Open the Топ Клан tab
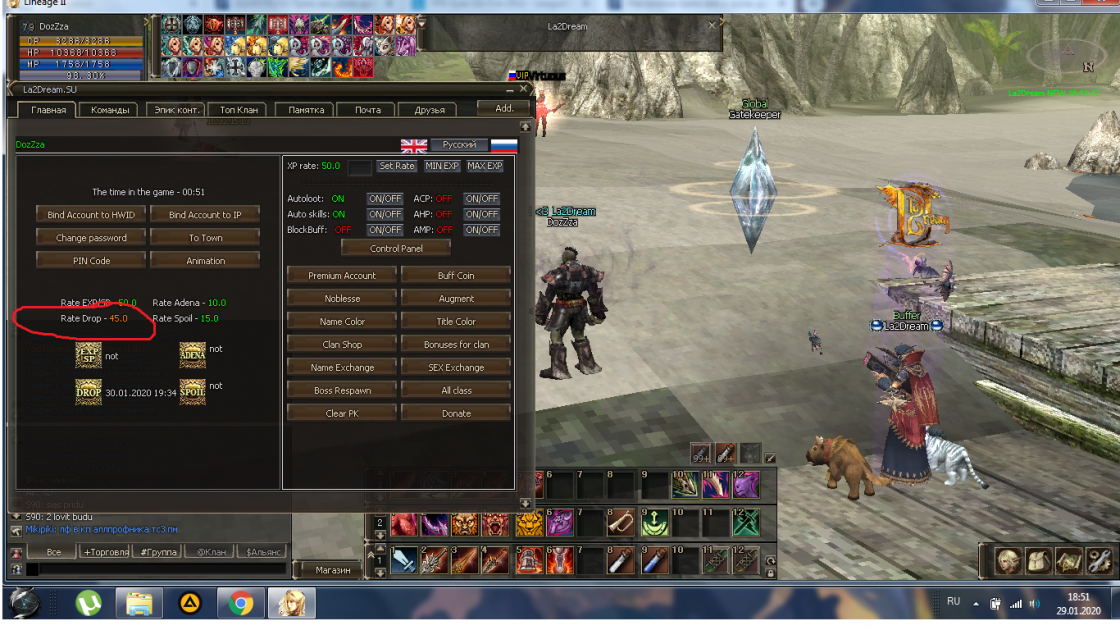The width and height of the screenshot is (1120, 630). tap(239, 110)
